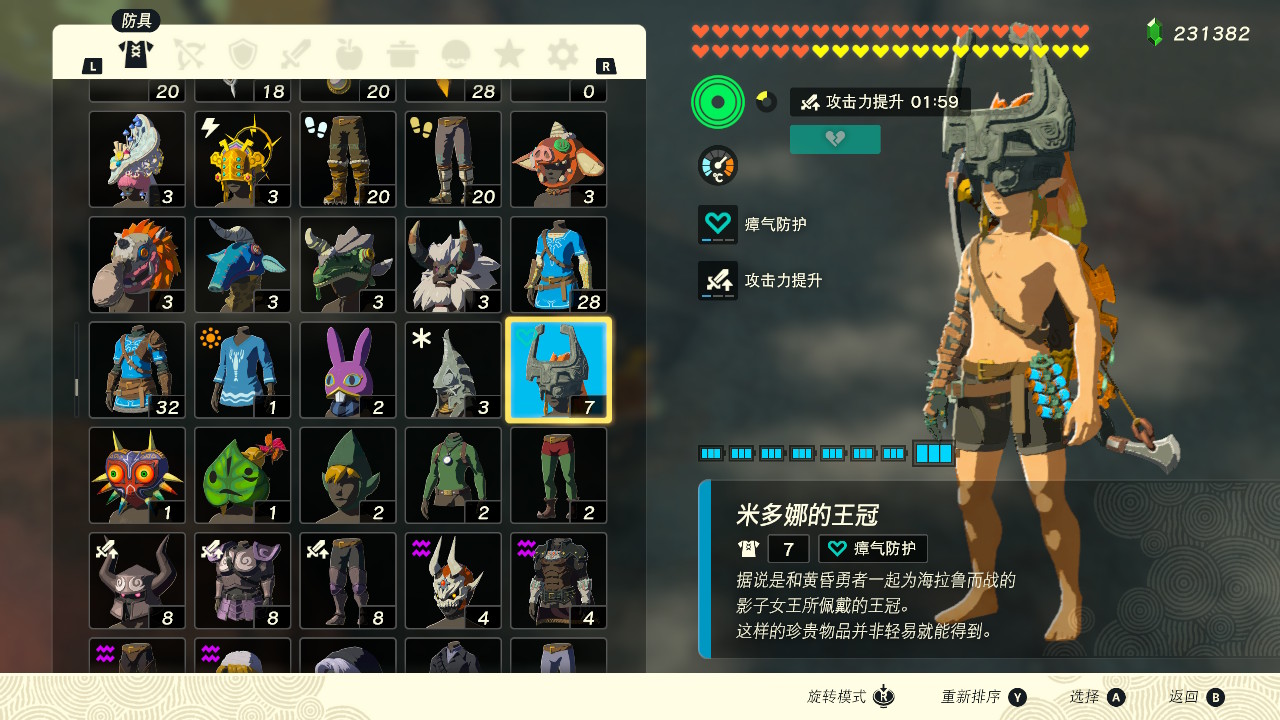Pick the golden Thunder Helm slot
This screenshot has height=720, width=1280.
point(243,159)
